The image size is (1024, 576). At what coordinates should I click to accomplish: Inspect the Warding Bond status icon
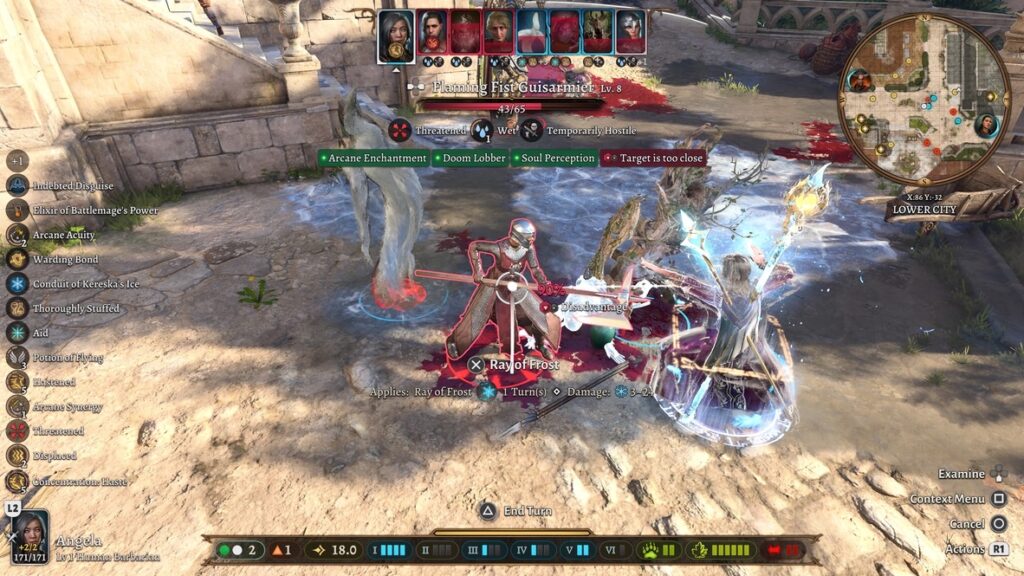(17, 259)
